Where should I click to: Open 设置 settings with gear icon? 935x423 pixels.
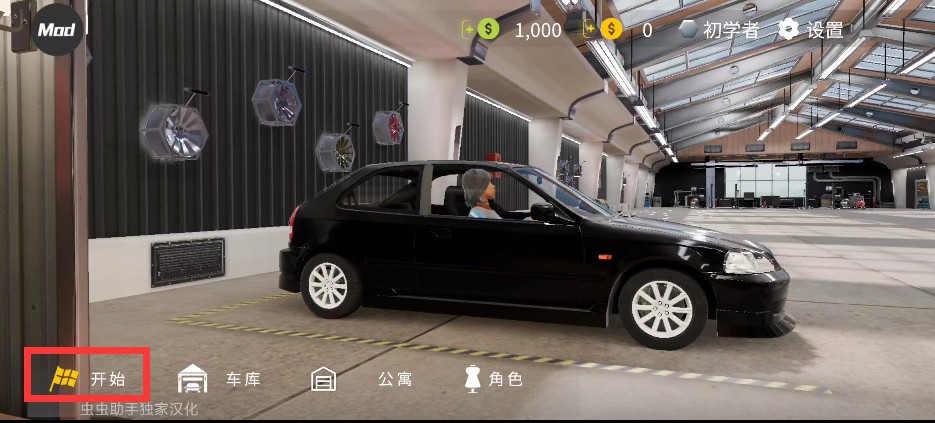pyautogui.click(x=811, y=30)
